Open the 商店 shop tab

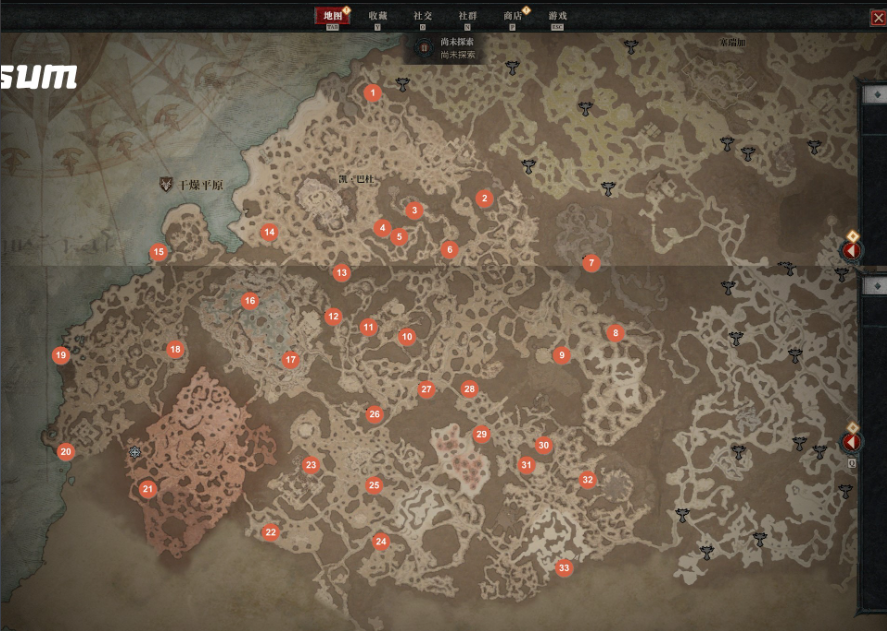[x=513, y=16]
